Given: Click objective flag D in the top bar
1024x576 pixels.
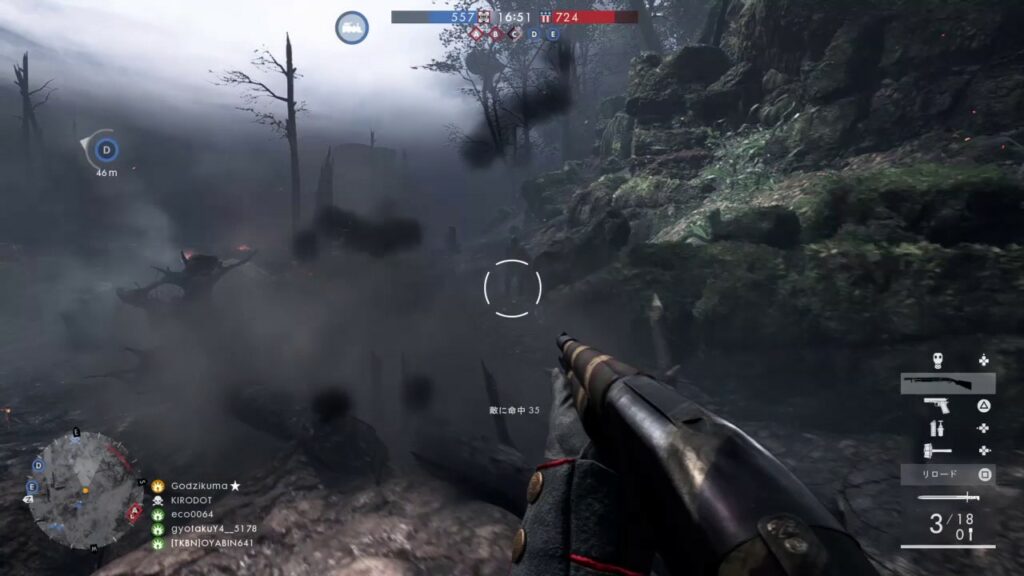Looking at the screenshot, I should 534,33.
